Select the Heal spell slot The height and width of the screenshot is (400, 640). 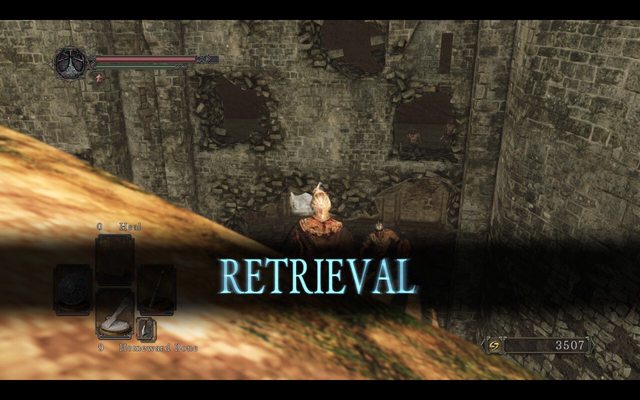tap(114, 260)
